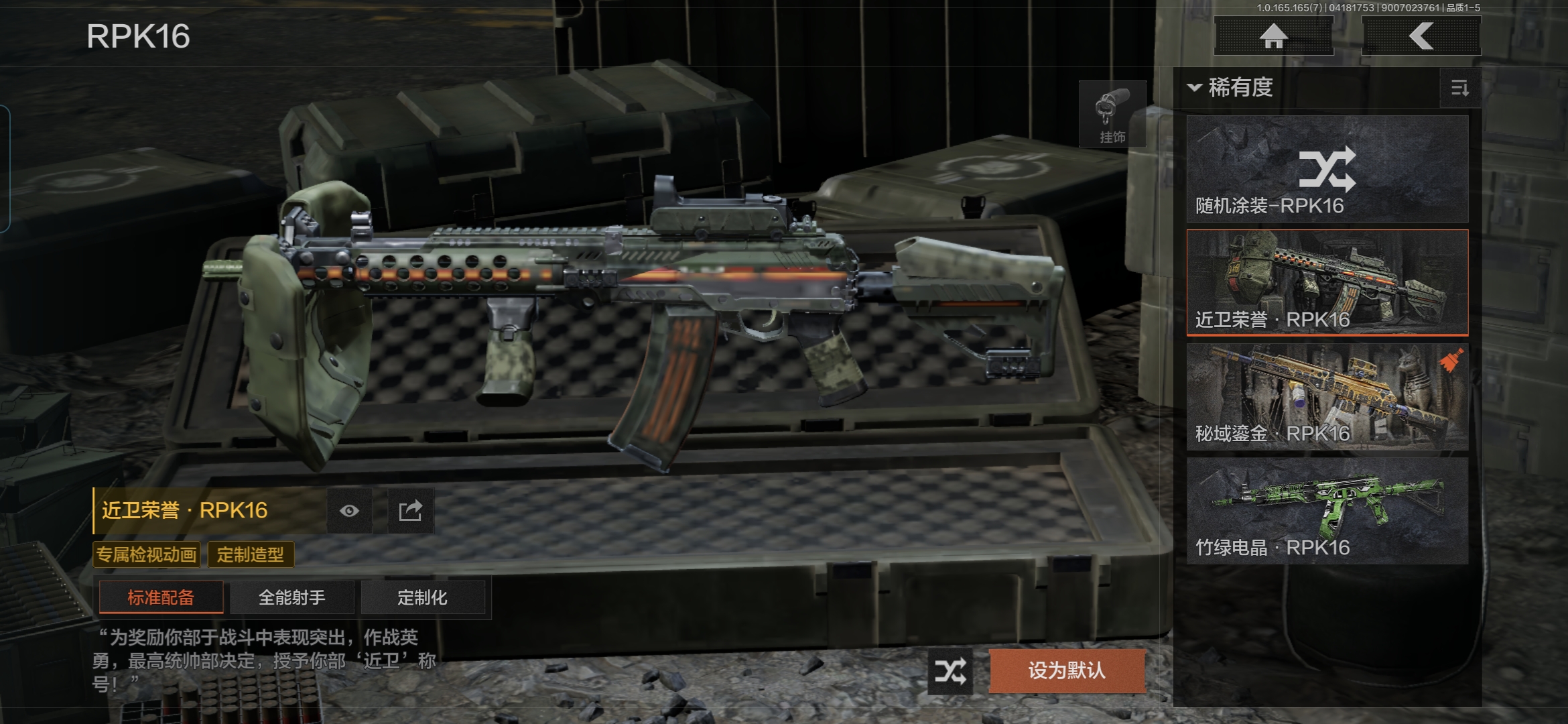Select the 秘域鎏金·RPK16 skin
This screenshot has width=1568, height=724.
click(1327, 396)
